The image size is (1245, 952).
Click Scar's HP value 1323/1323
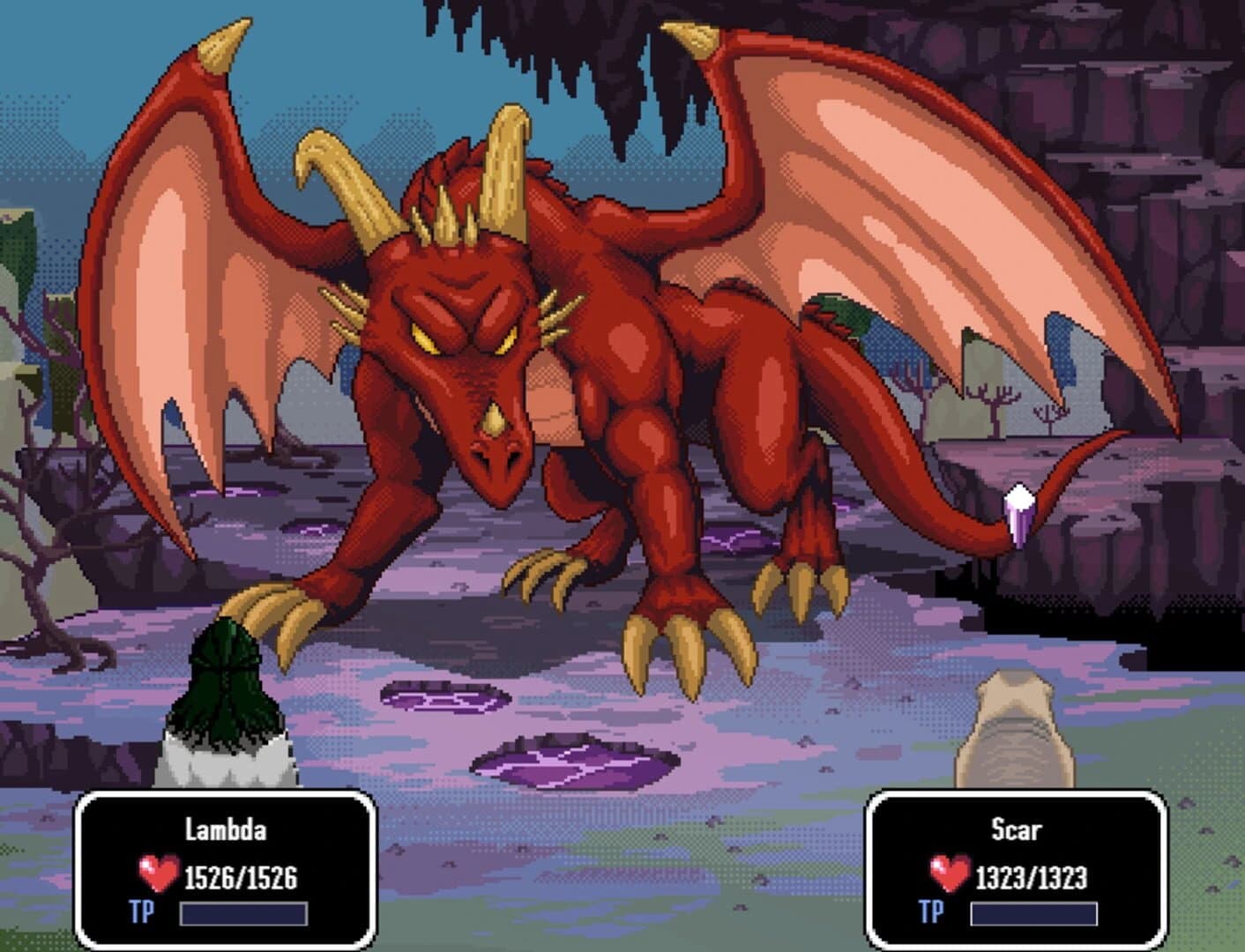tap(1030, 875)
